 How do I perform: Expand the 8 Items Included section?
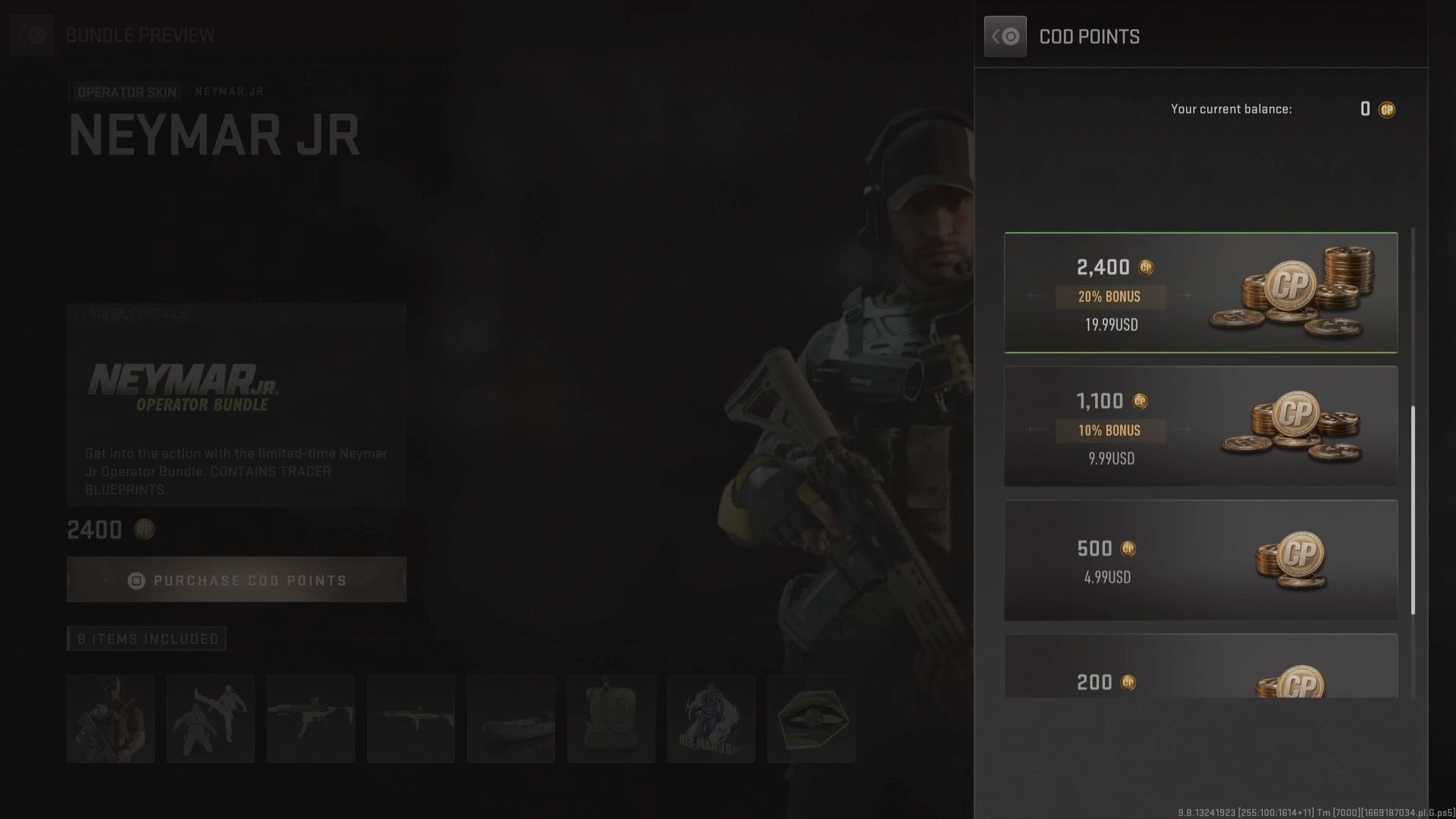tap(146, 639)
